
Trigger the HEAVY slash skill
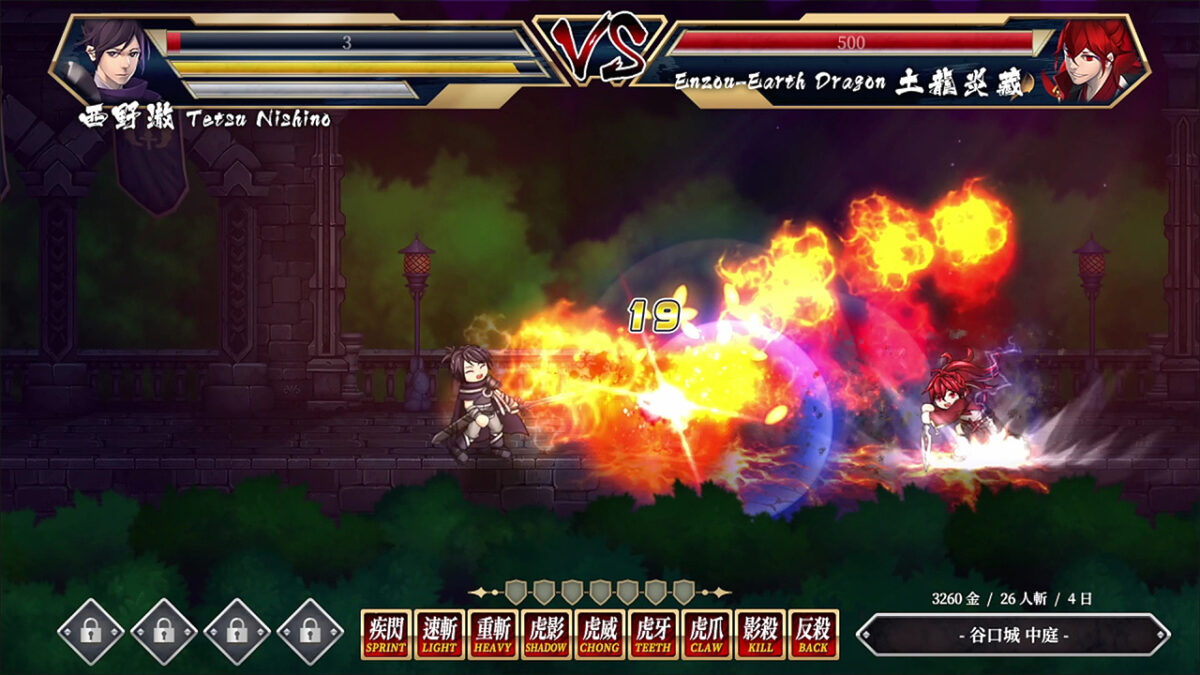pos(494,634)
